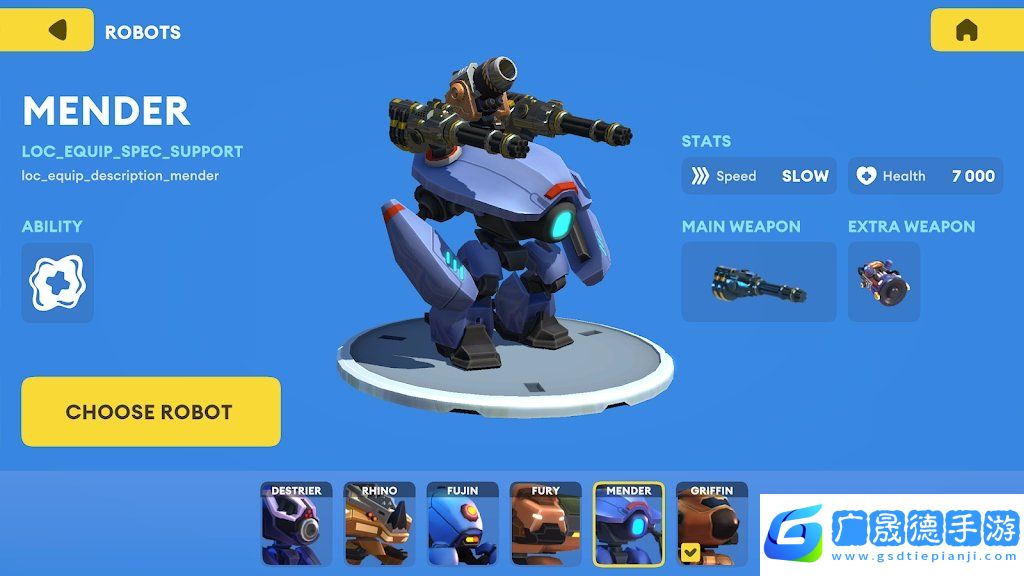Inspect the Mender ability icon
Viewport: 1024px width, 576px height.
point(57,283)
